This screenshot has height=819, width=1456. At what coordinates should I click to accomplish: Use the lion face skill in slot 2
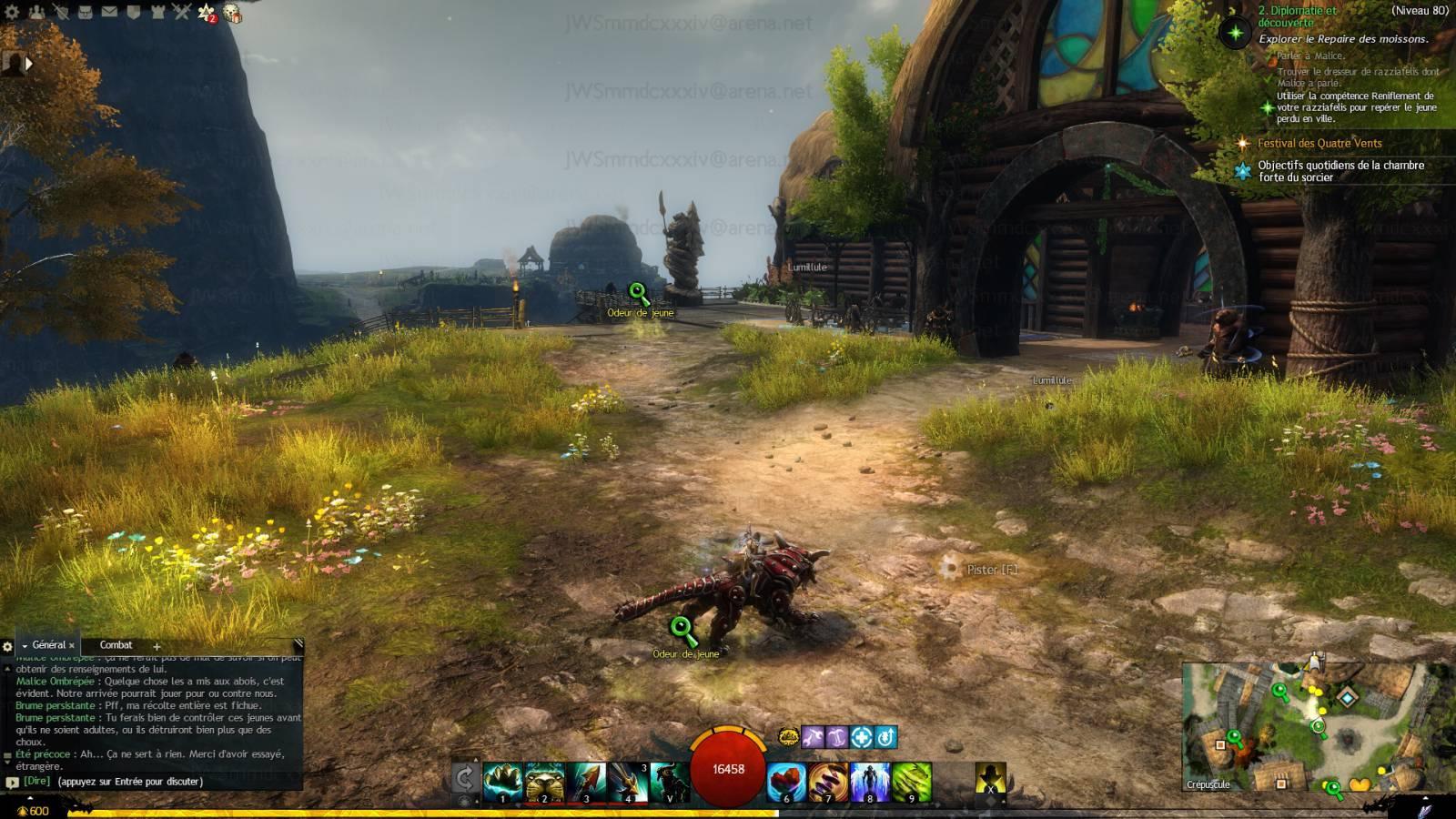pyautogui.click(x=544, y=782)
